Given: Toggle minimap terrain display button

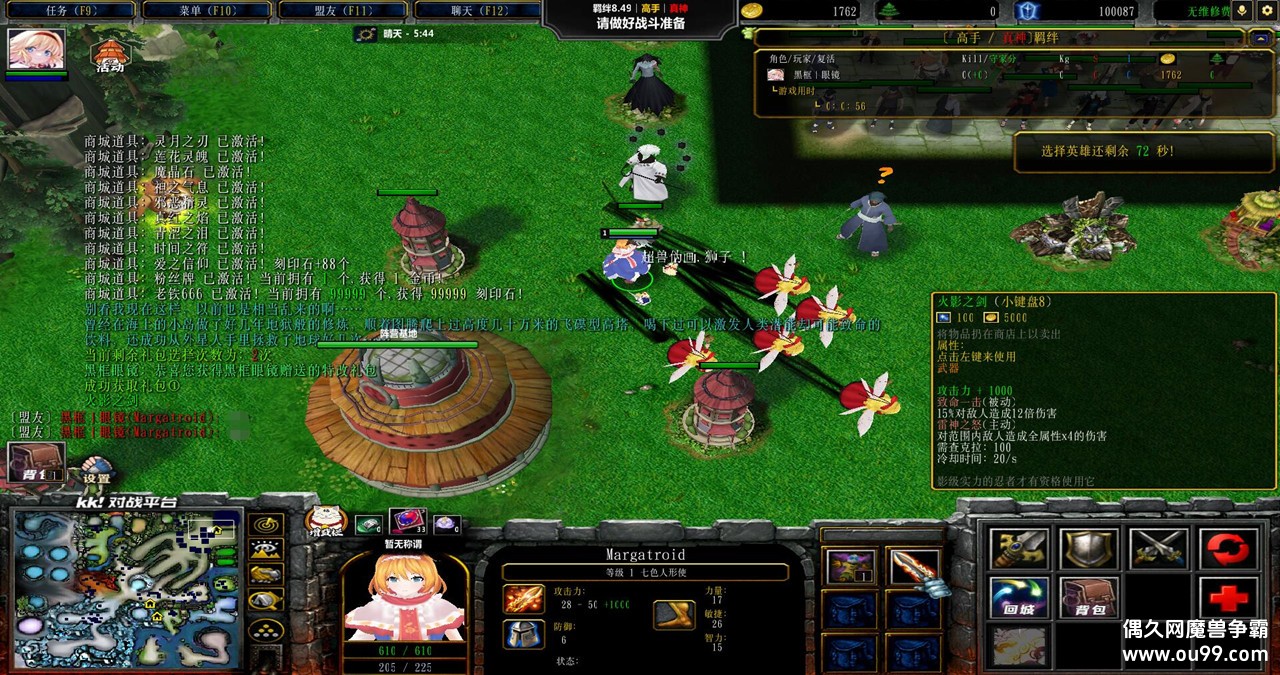Looking at the screenshot, I should point(266,549).
